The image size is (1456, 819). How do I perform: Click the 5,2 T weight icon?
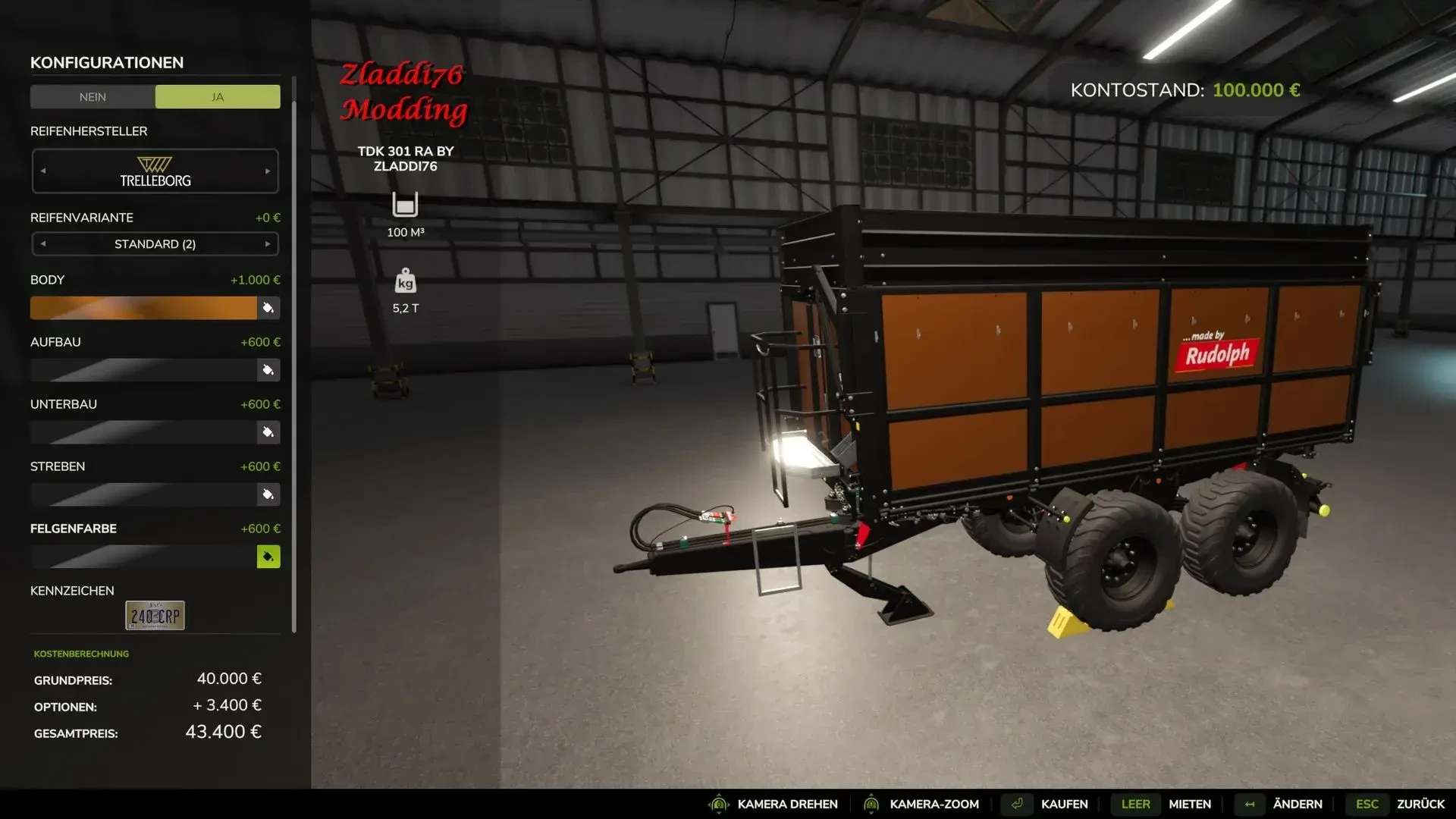(406, 282)
